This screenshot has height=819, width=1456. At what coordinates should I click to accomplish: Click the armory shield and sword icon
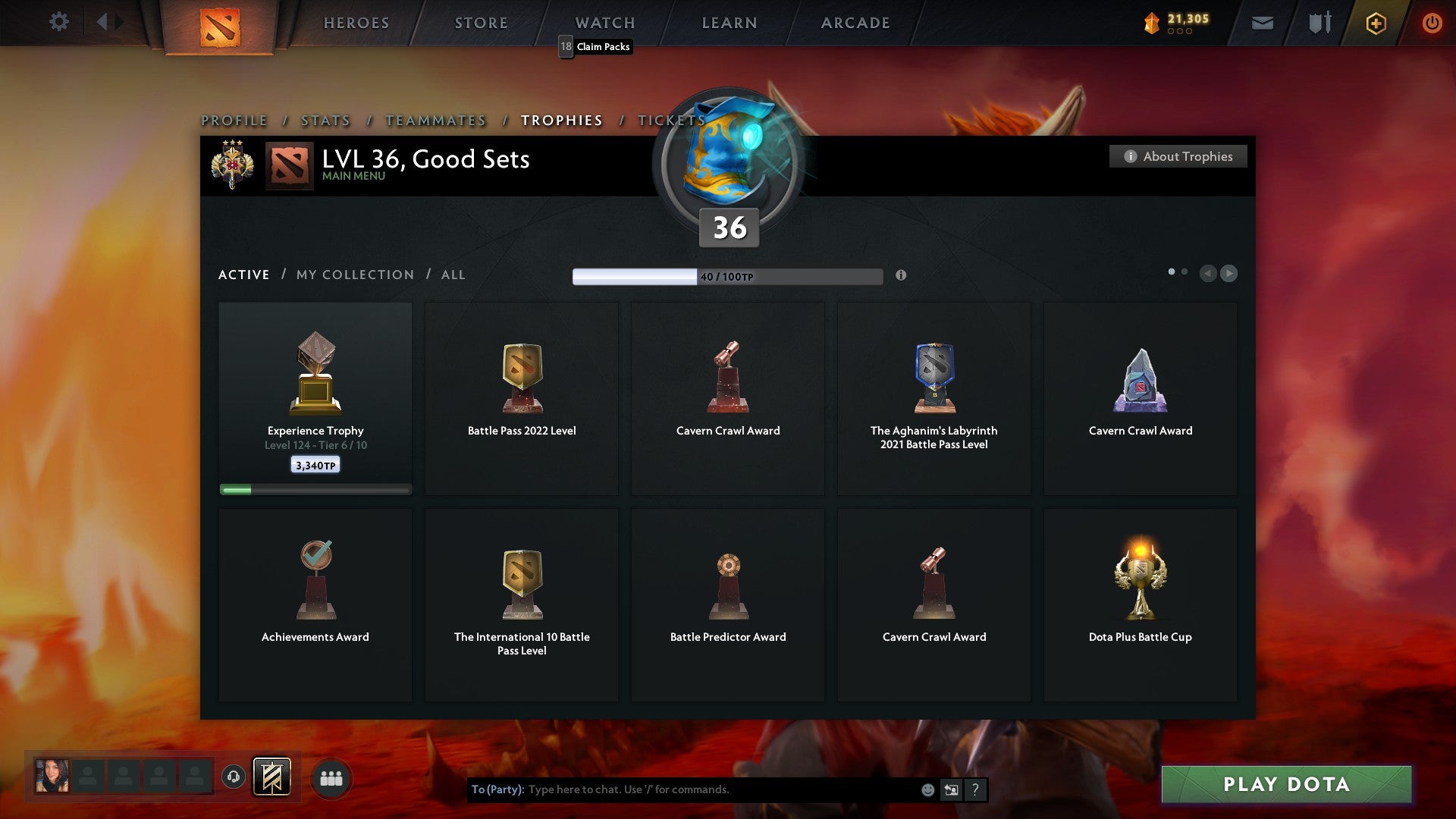tap(1319, 23)
